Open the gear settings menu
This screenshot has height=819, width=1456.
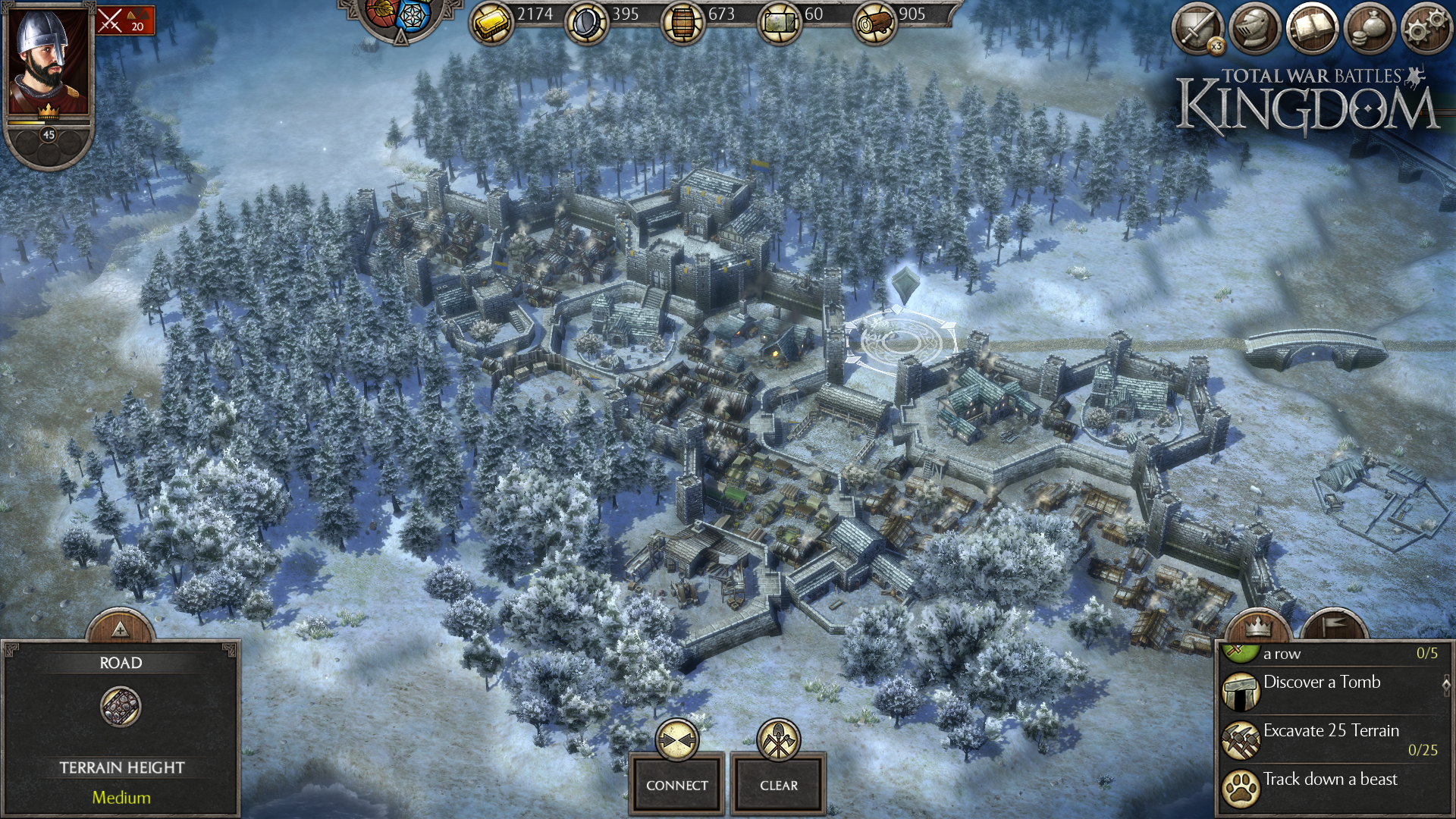1426,29
